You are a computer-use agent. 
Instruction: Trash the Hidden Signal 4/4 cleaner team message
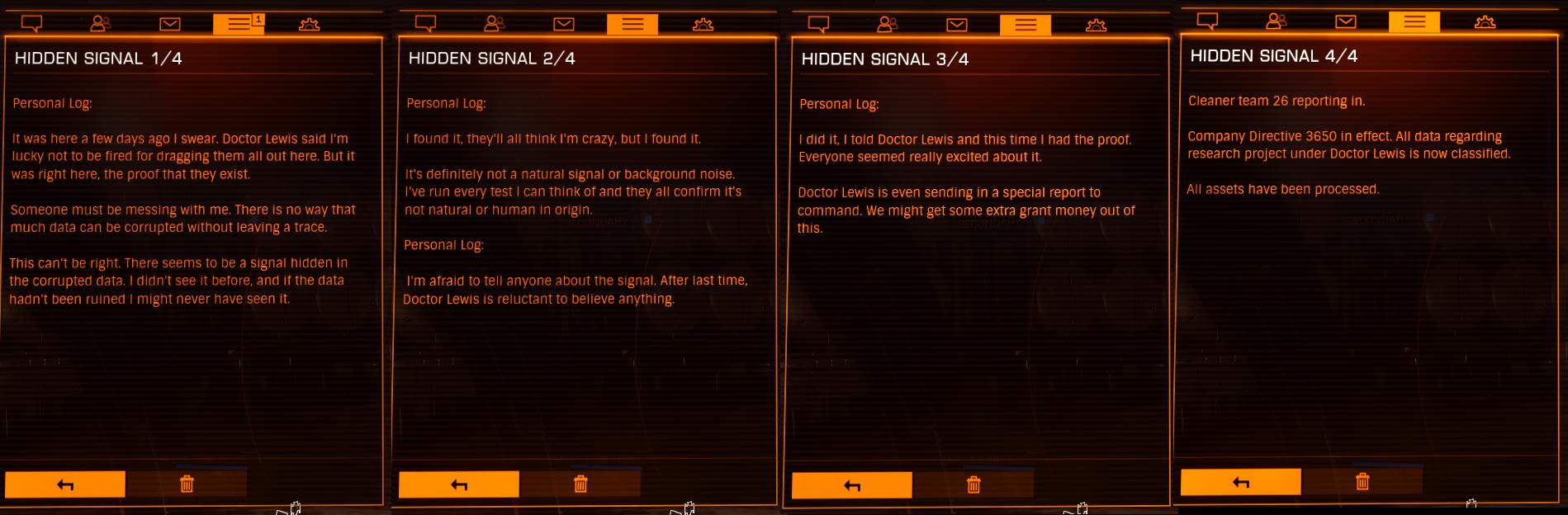pos(1362,482)
